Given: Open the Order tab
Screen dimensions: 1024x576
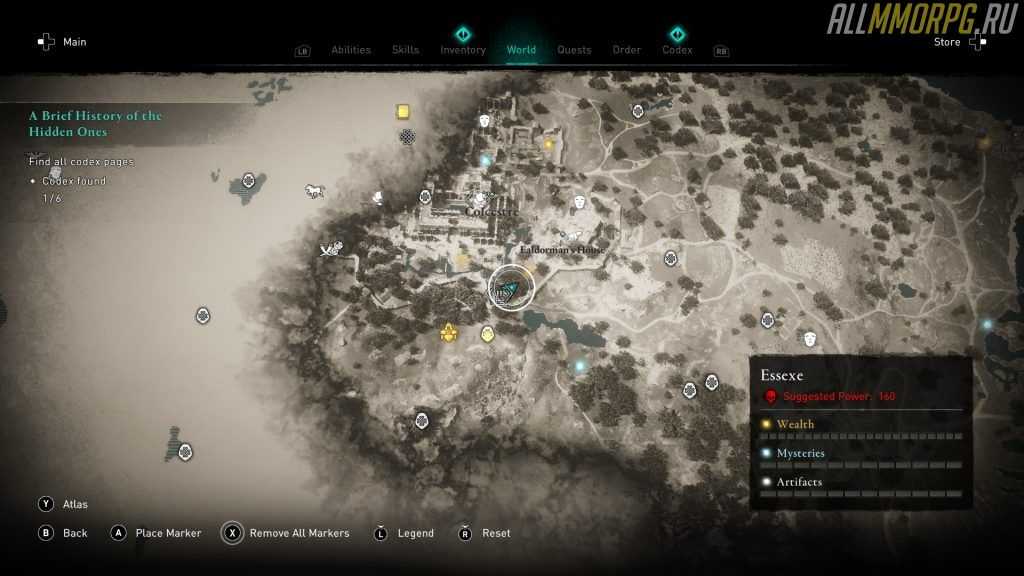Looking at the screenshot, I should 627,50.
